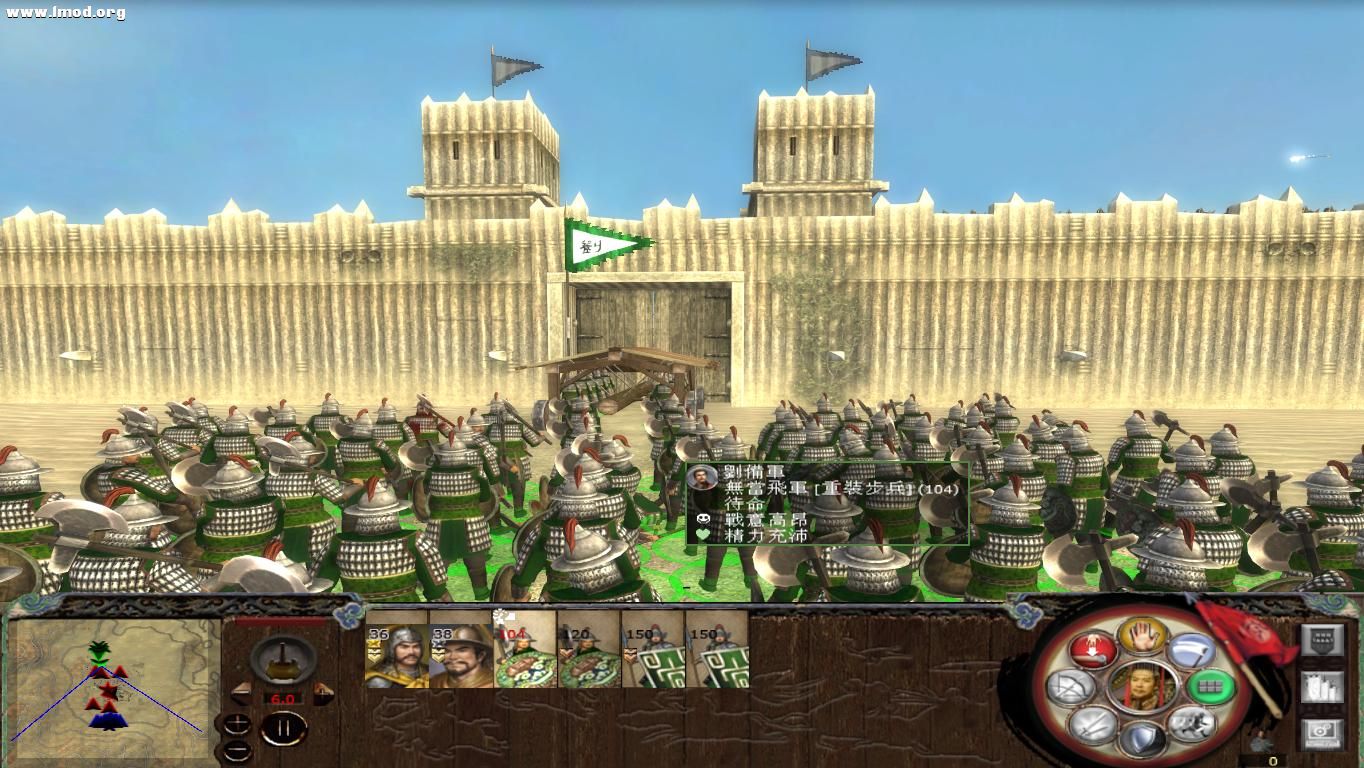The width and height of the screenshot is (1364, 768).
Task: Zoom in the radar map with the plus button
Action: (x=238, y=725)
